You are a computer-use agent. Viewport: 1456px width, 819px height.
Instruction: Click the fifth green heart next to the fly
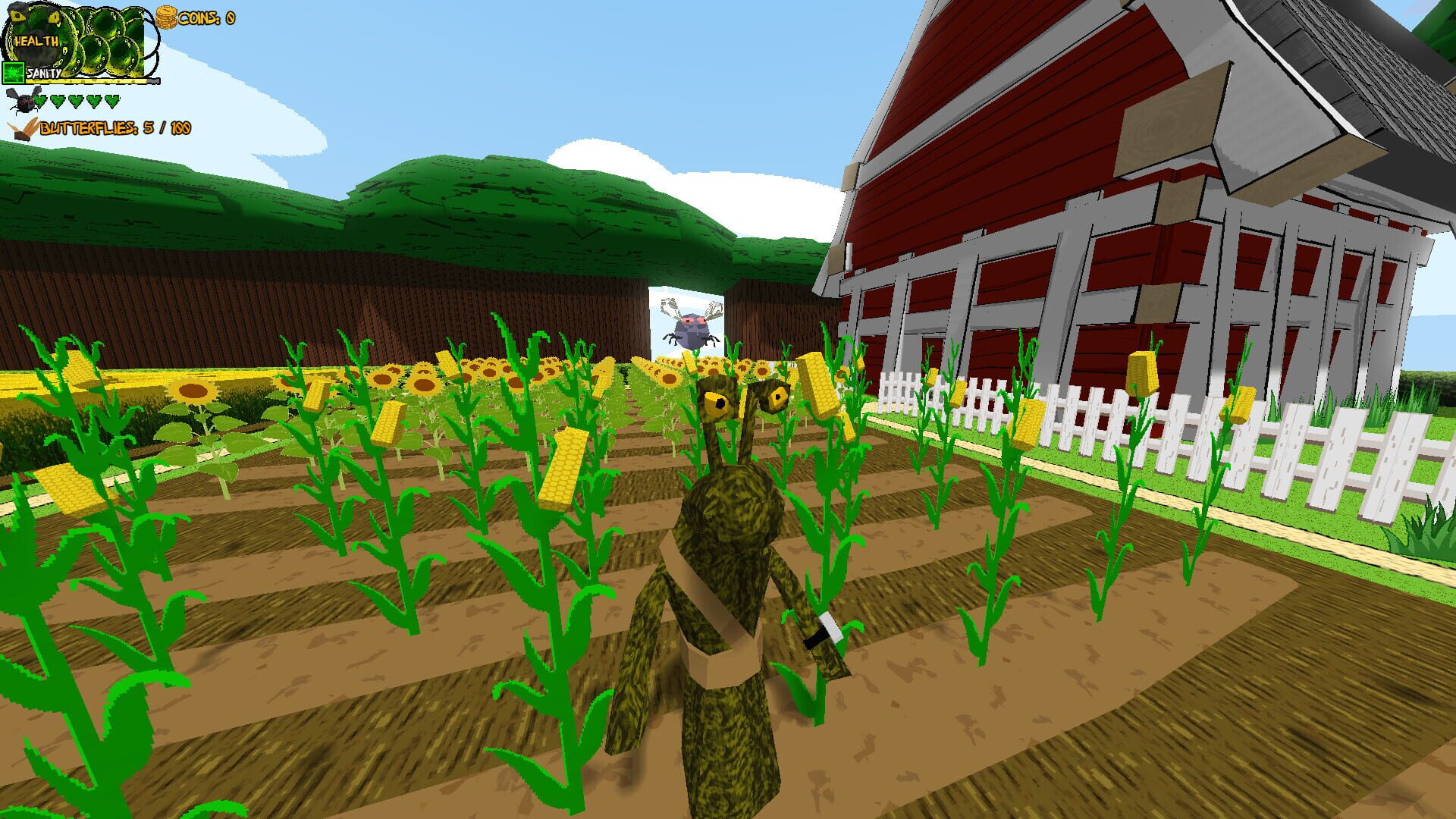pos(111,102)
